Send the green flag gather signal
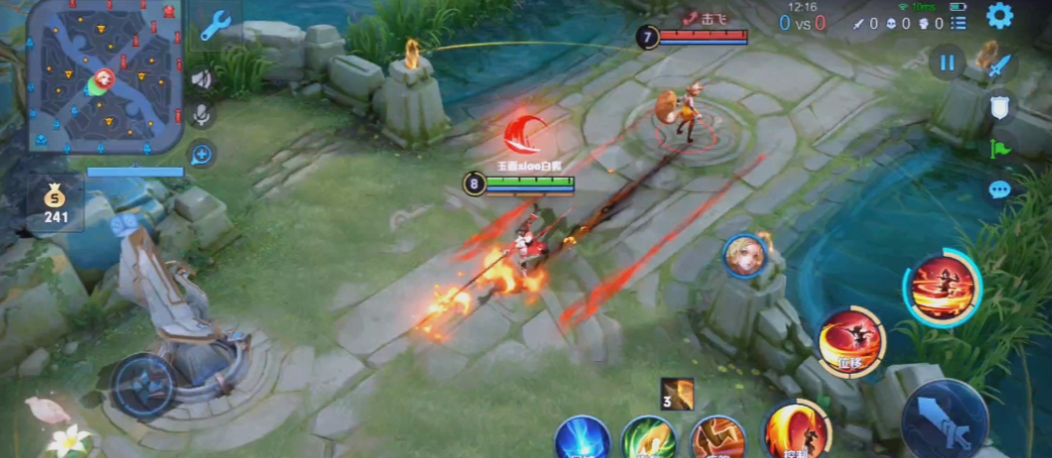This screenshot has height=458, width=1052. (x=1000, y=149)
